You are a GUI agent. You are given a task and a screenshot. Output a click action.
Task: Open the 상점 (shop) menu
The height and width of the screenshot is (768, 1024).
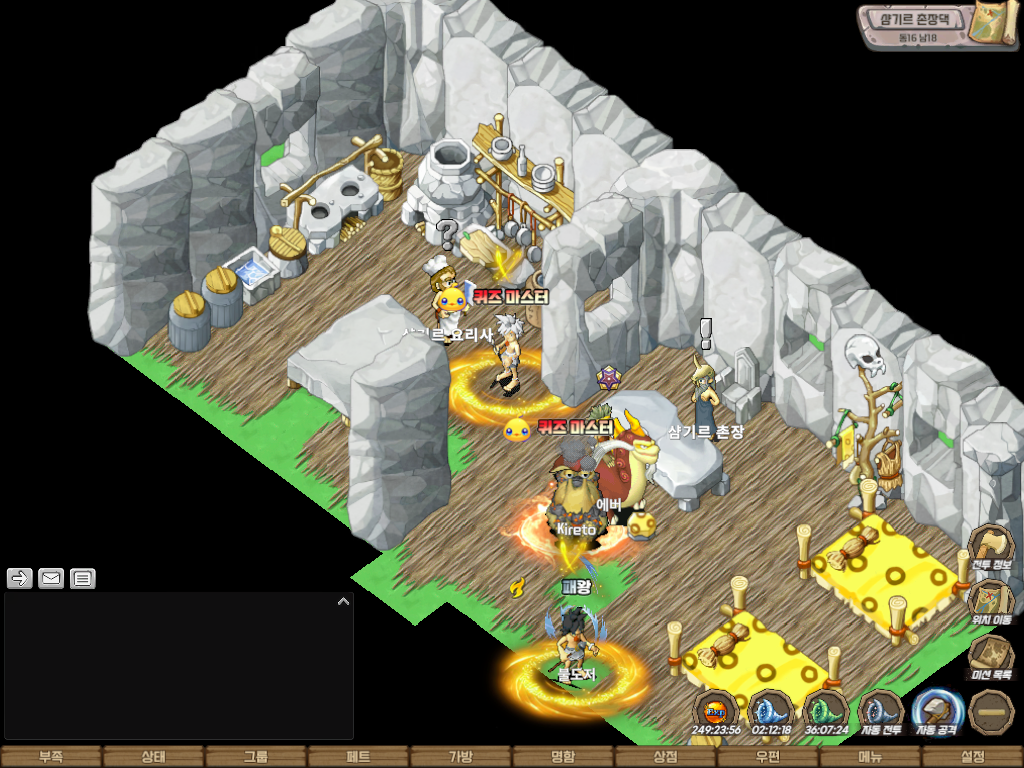[665, 757]
